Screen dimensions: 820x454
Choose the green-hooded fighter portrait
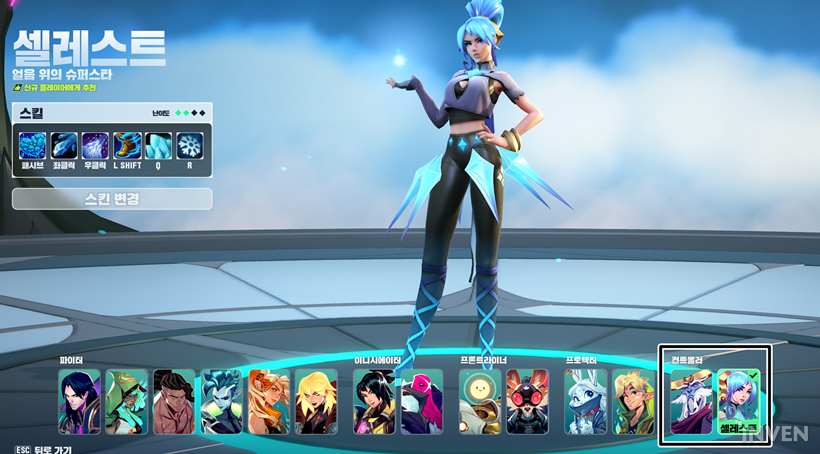126,402
